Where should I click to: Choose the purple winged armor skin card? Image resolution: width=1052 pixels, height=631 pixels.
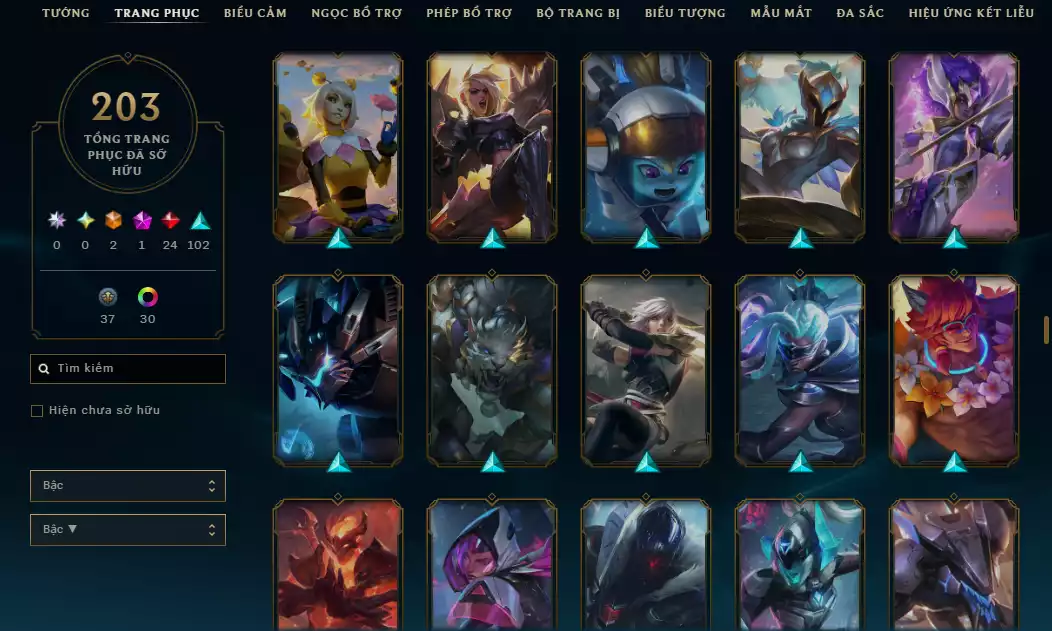pyautogui.click(x=954, y=146)
